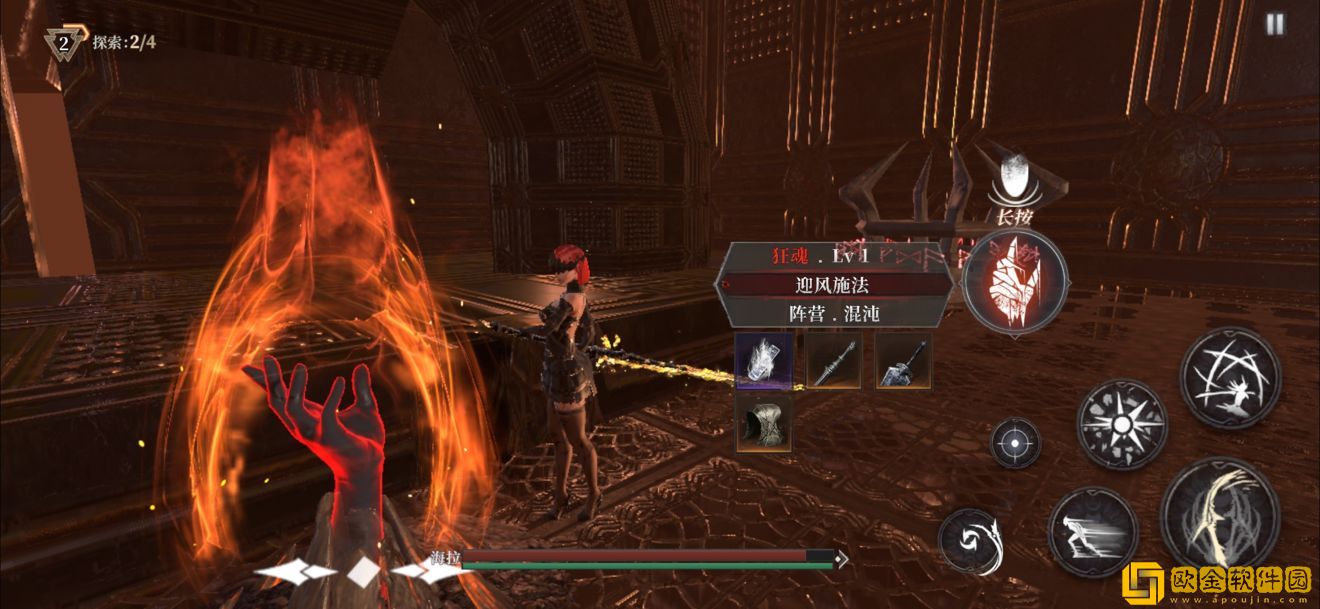Select the white gauntlet equipment slot
1320x609 pixels.
click(764, 361)
